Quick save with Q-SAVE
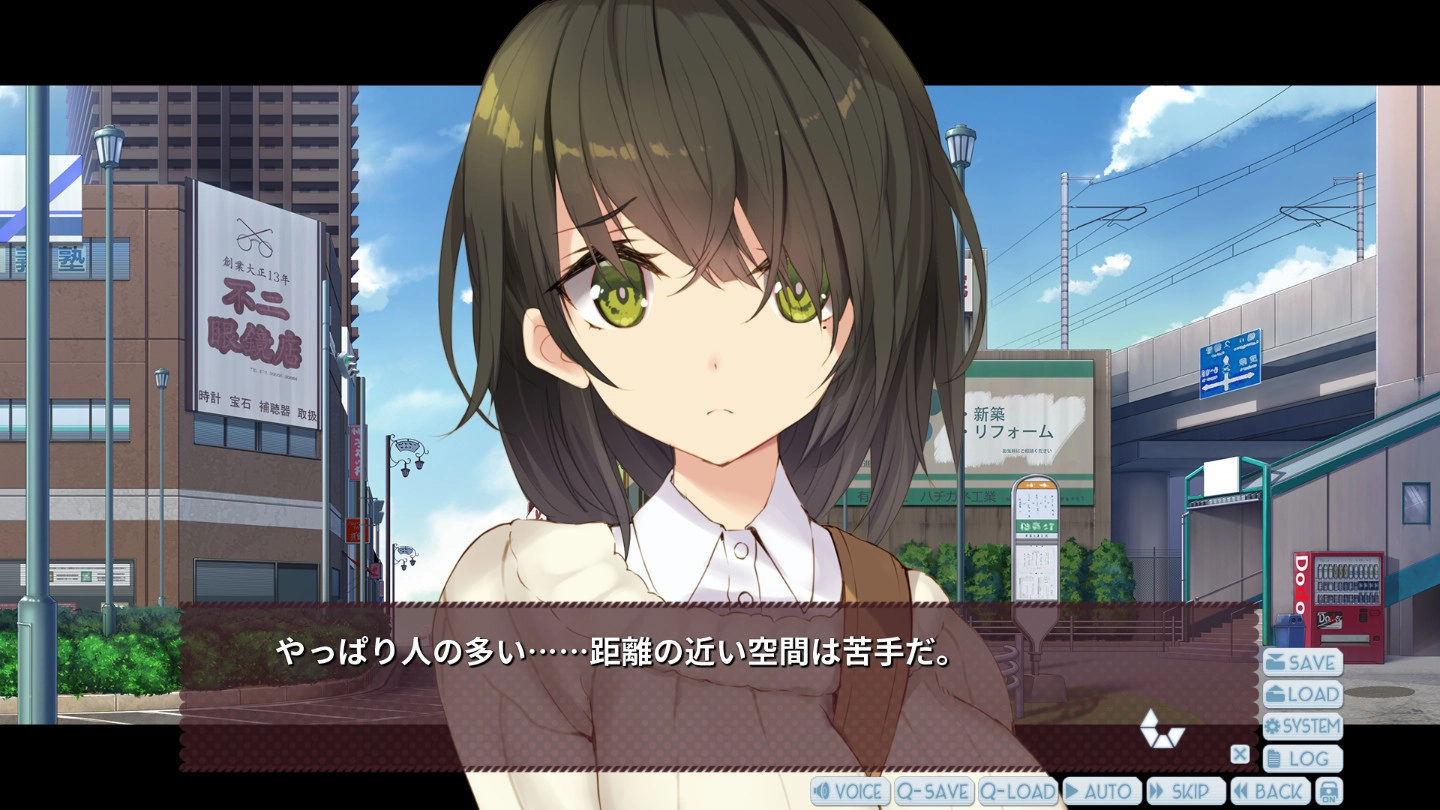 click(934, 792)
